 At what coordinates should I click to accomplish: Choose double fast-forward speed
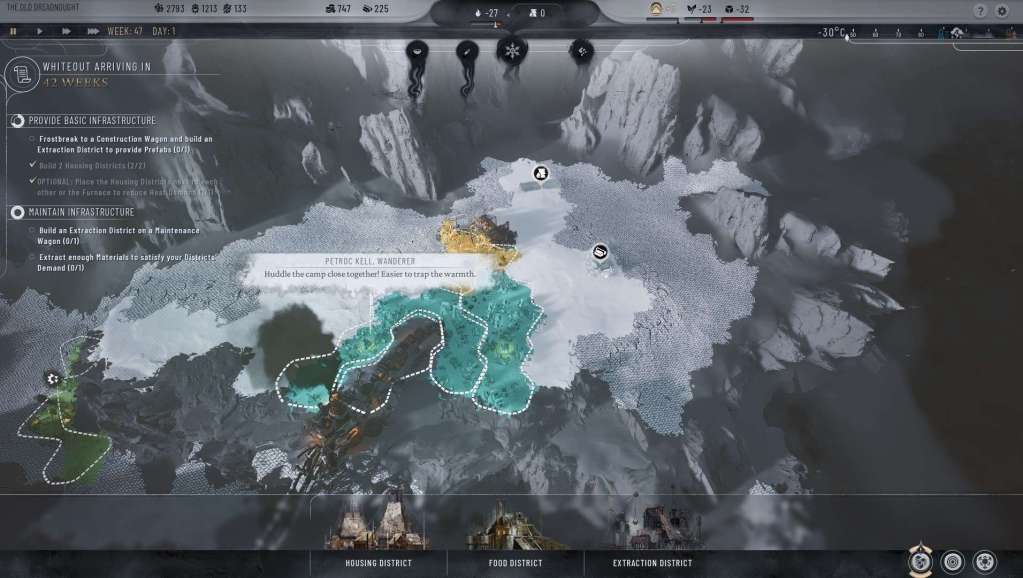pyautogui.click(x=66, y=31)
